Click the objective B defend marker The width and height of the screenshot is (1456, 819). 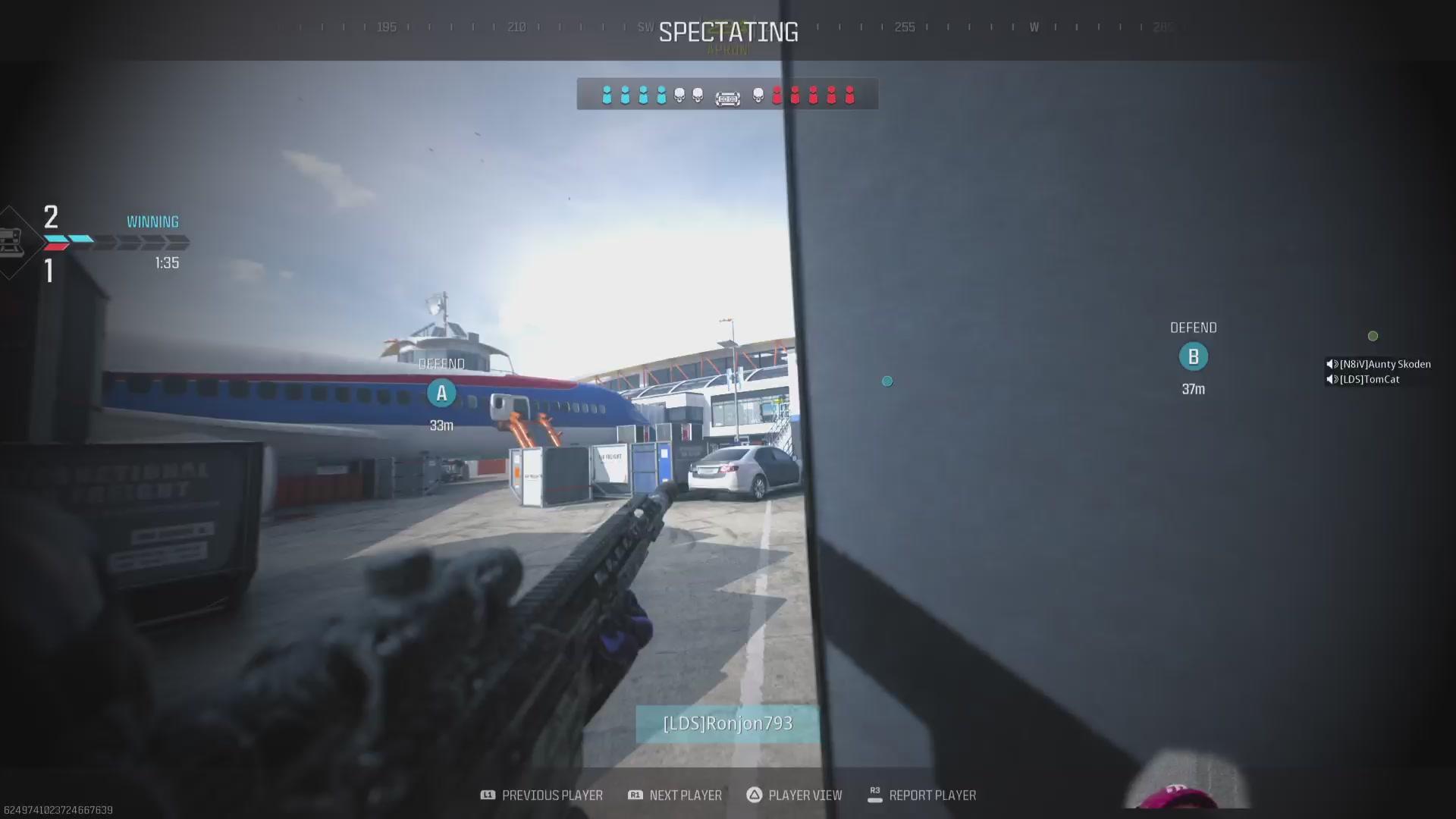1194,356
